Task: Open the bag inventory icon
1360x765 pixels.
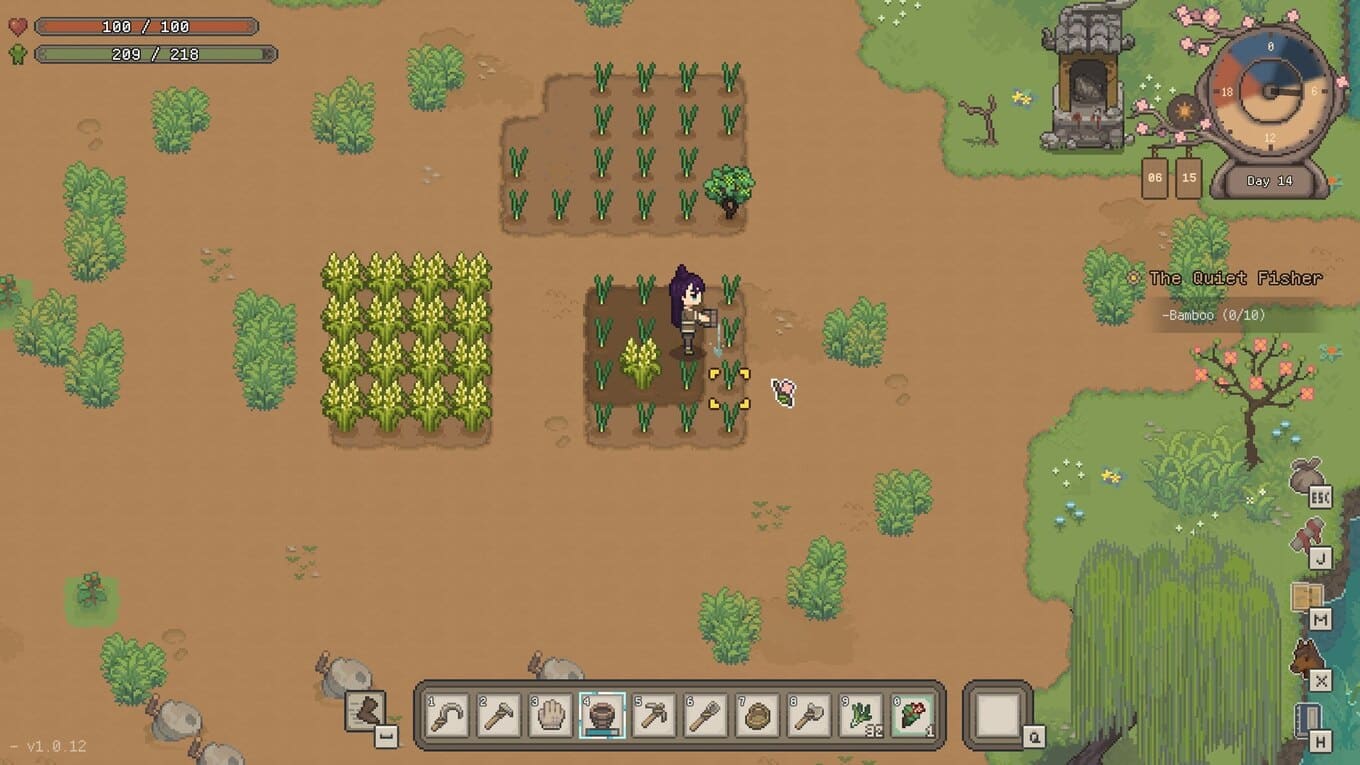Action: pyautogui.click(x=1307, y=476)
